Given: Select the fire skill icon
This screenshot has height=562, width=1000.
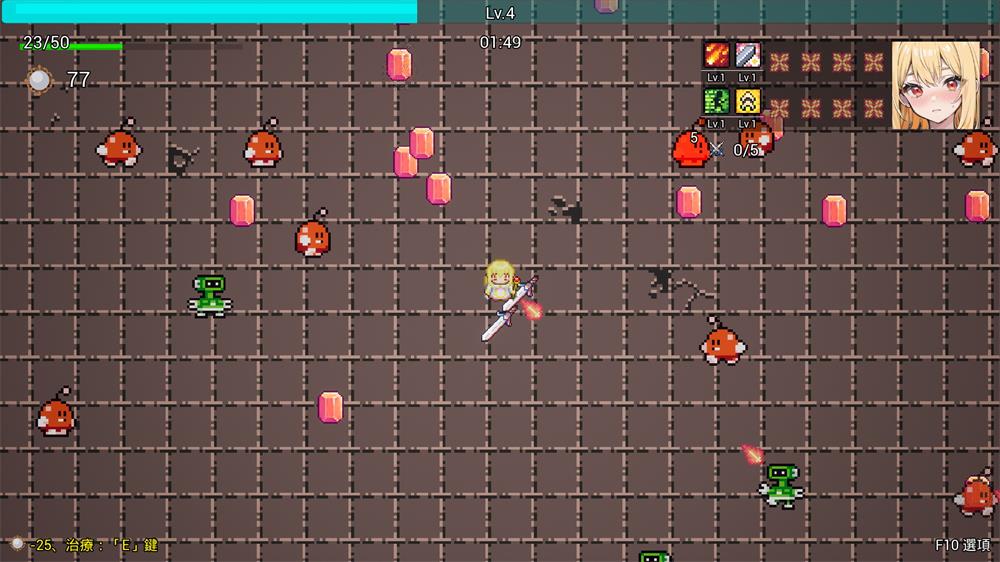Looking at the screenshot, I should pyautogui.click(x=717, y=55).
